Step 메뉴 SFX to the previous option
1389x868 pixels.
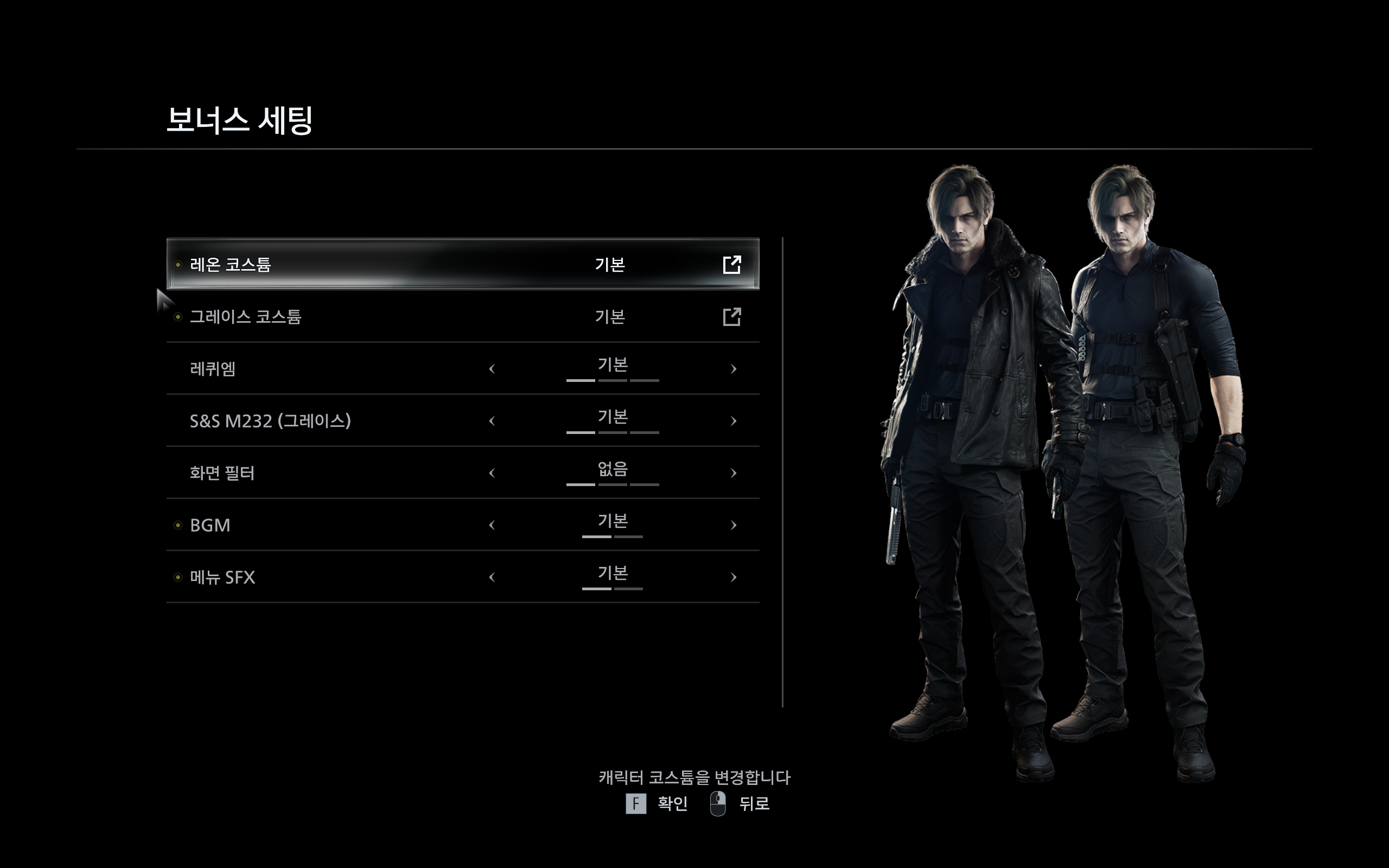(x=492, y=578)
